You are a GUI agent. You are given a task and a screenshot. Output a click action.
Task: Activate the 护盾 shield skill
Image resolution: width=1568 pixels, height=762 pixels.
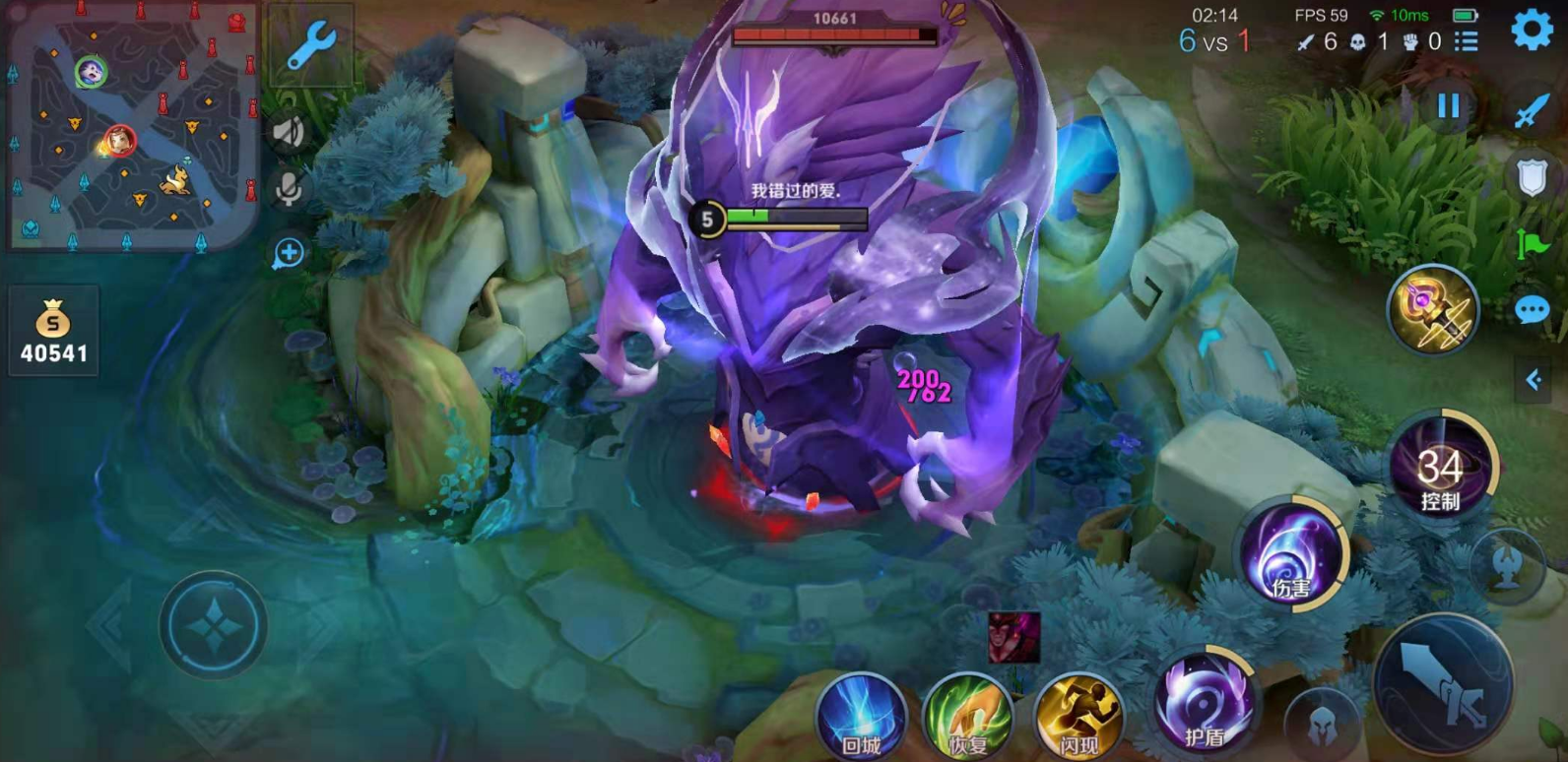click(x=1204, y=704)
